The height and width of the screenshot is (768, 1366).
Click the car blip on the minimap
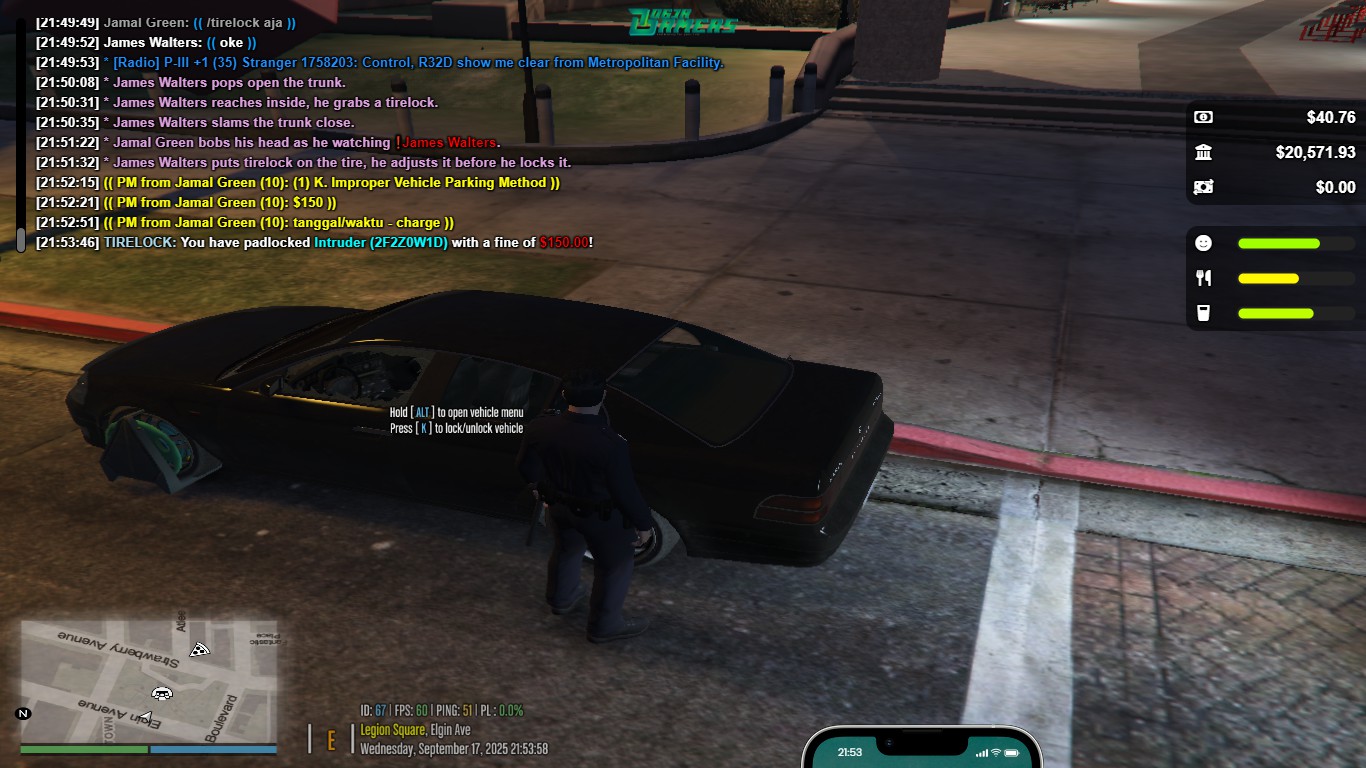point(161,693)
